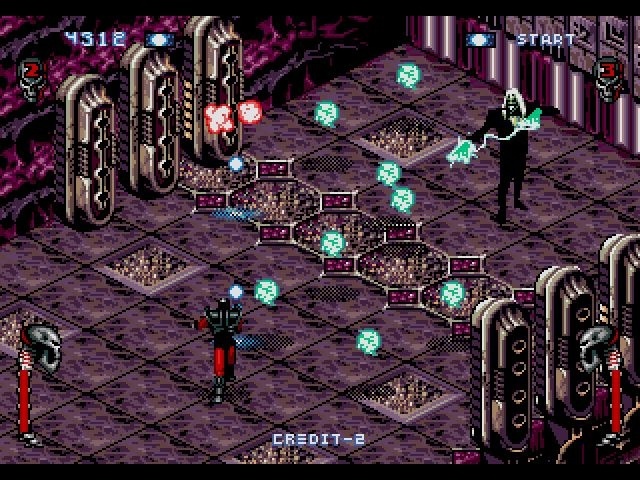The image size is (640, 480).
Task: Select the player two START label
Action: [x=545, y=40]
